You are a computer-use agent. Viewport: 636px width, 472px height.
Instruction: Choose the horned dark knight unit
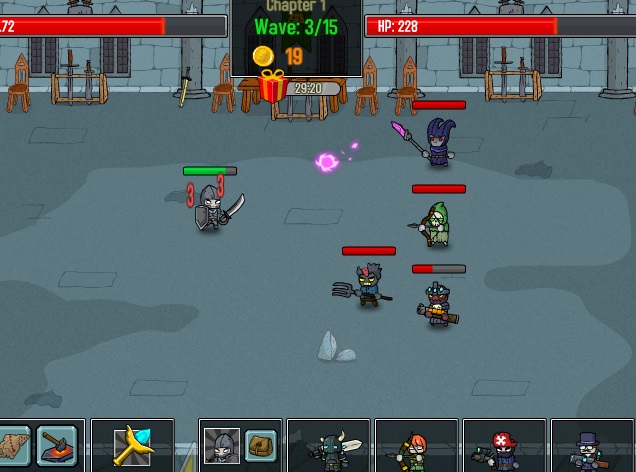(x=330, y=447)
